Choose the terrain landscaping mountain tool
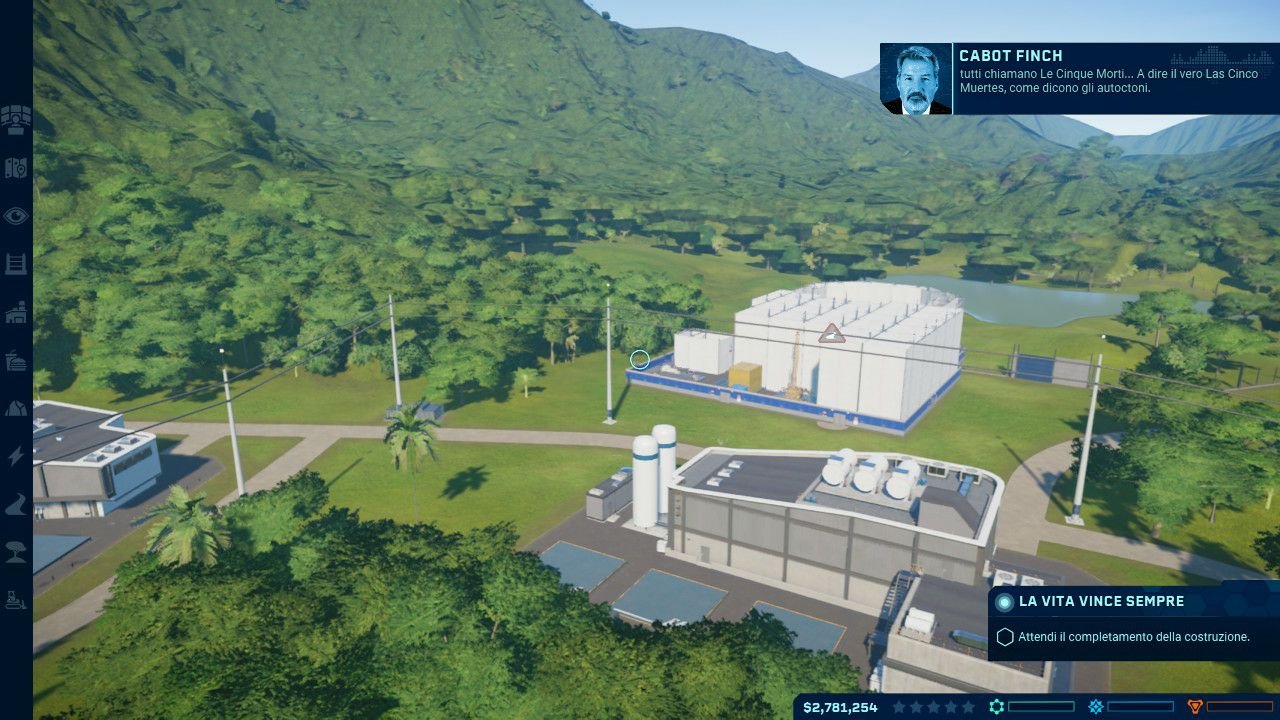 pyautogui.click(x=16, y=408)
